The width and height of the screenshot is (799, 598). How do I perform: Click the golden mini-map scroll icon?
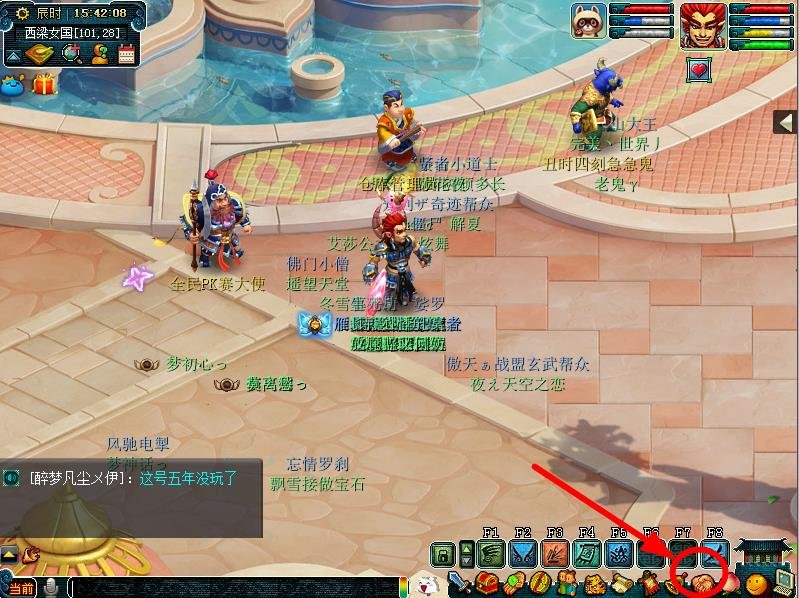tap(39, 54)
